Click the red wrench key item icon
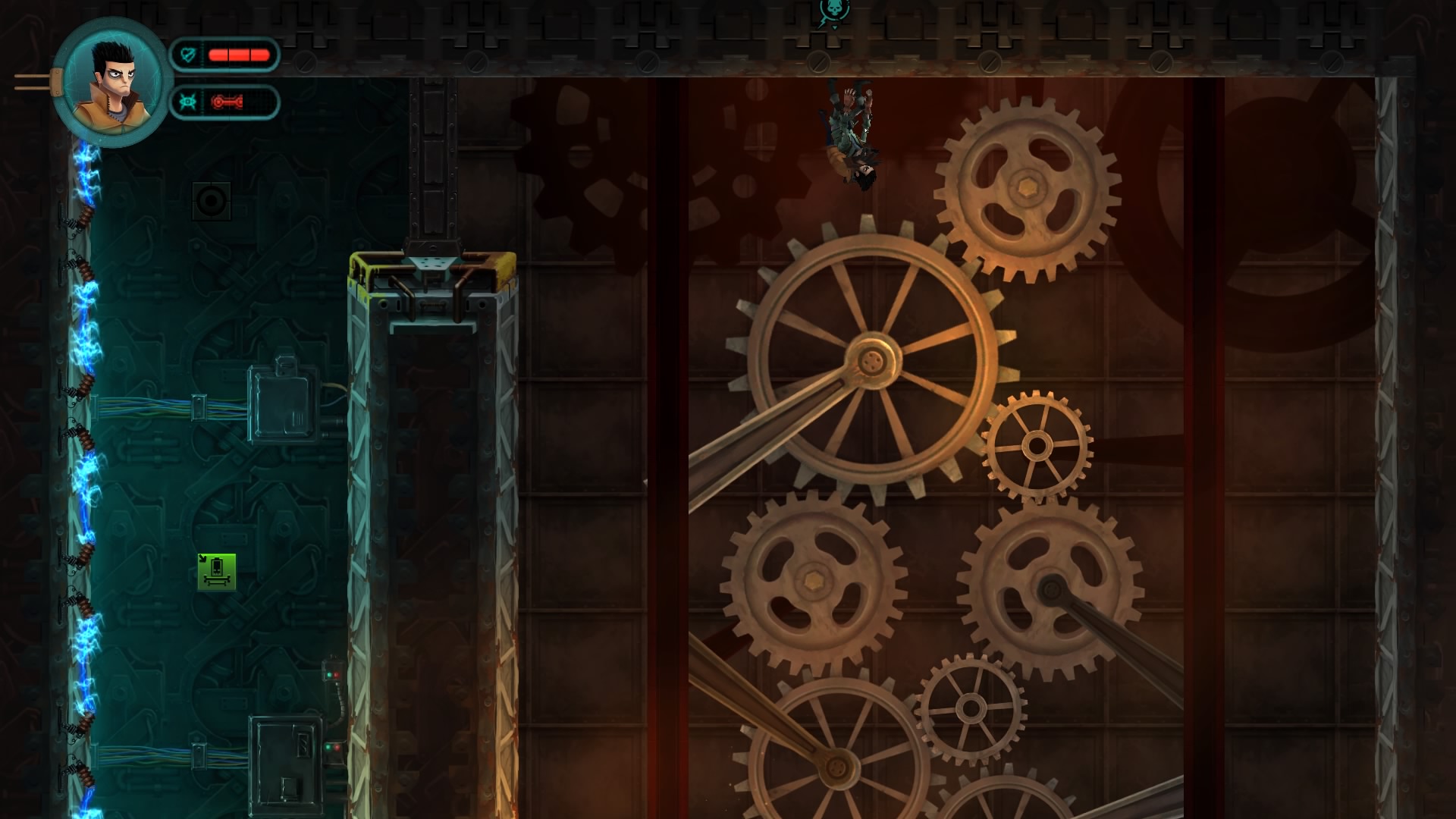 point(227,102)
